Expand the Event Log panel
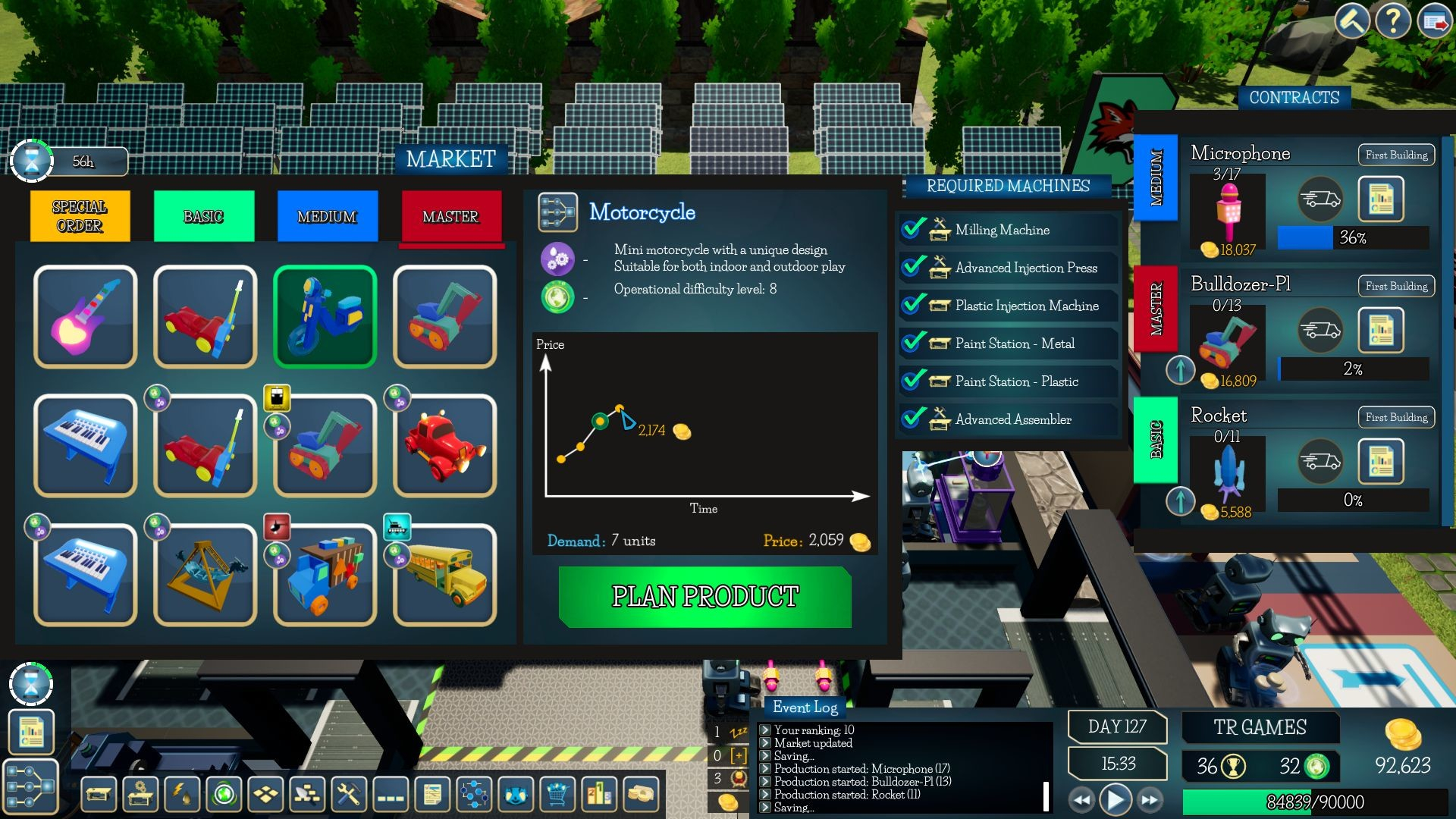1456x819 pixels. (x=804, y=708)
